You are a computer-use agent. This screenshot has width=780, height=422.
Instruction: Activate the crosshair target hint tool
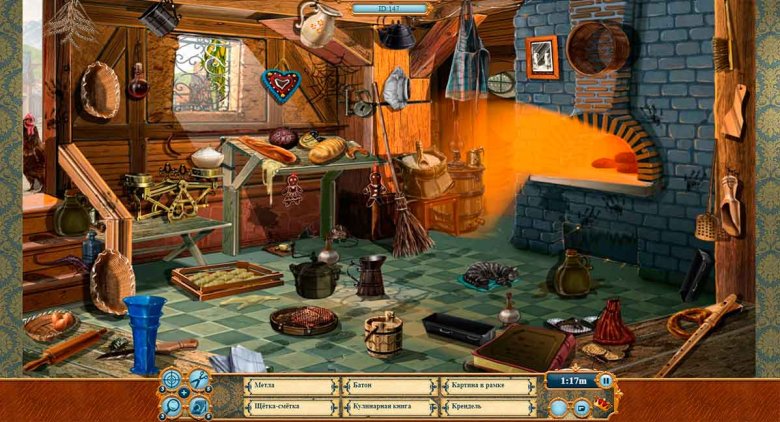172,378
